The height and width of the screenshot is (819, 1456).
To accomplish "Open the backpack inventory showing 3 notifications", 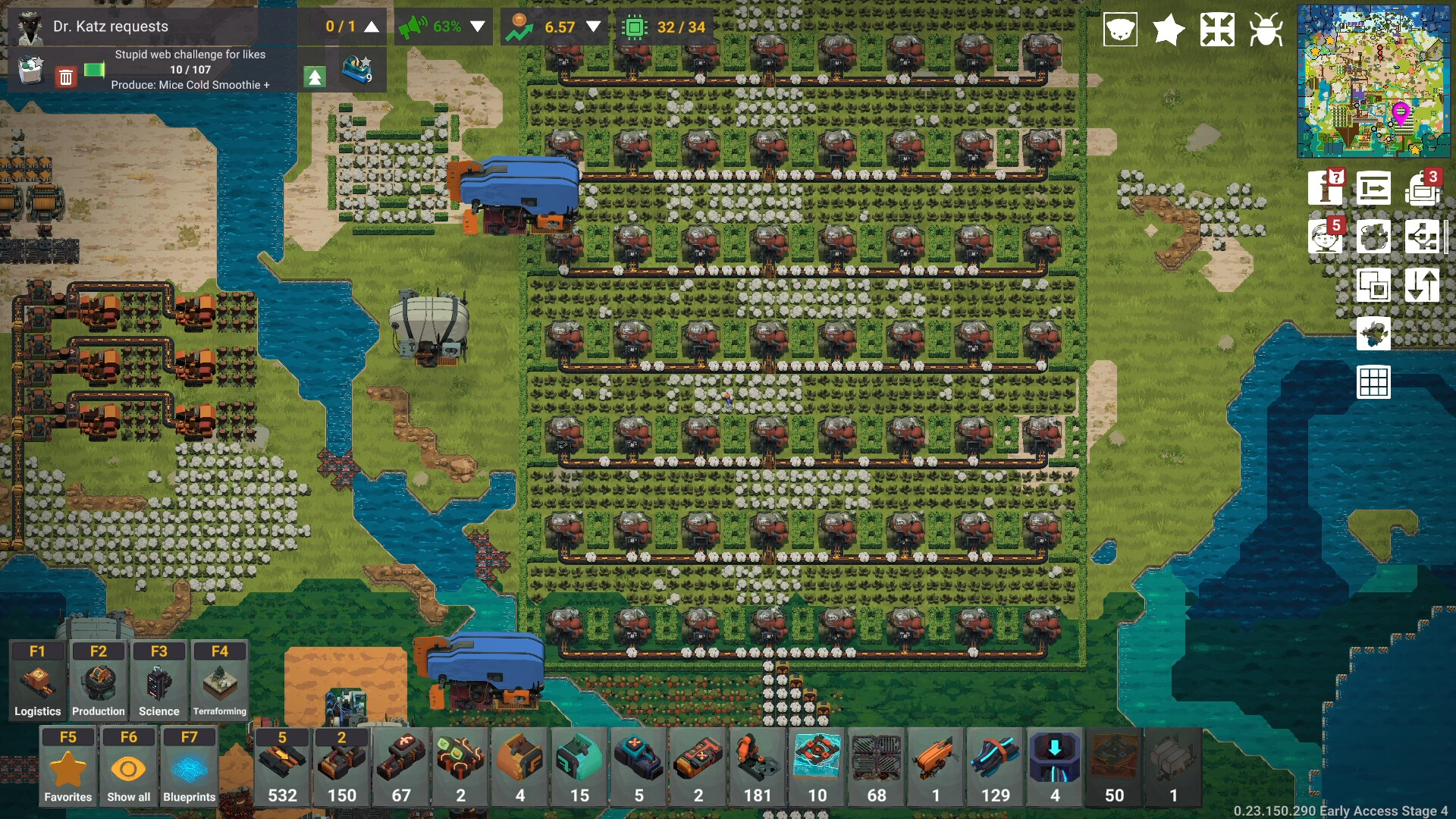I will (x=1423, y=189).
